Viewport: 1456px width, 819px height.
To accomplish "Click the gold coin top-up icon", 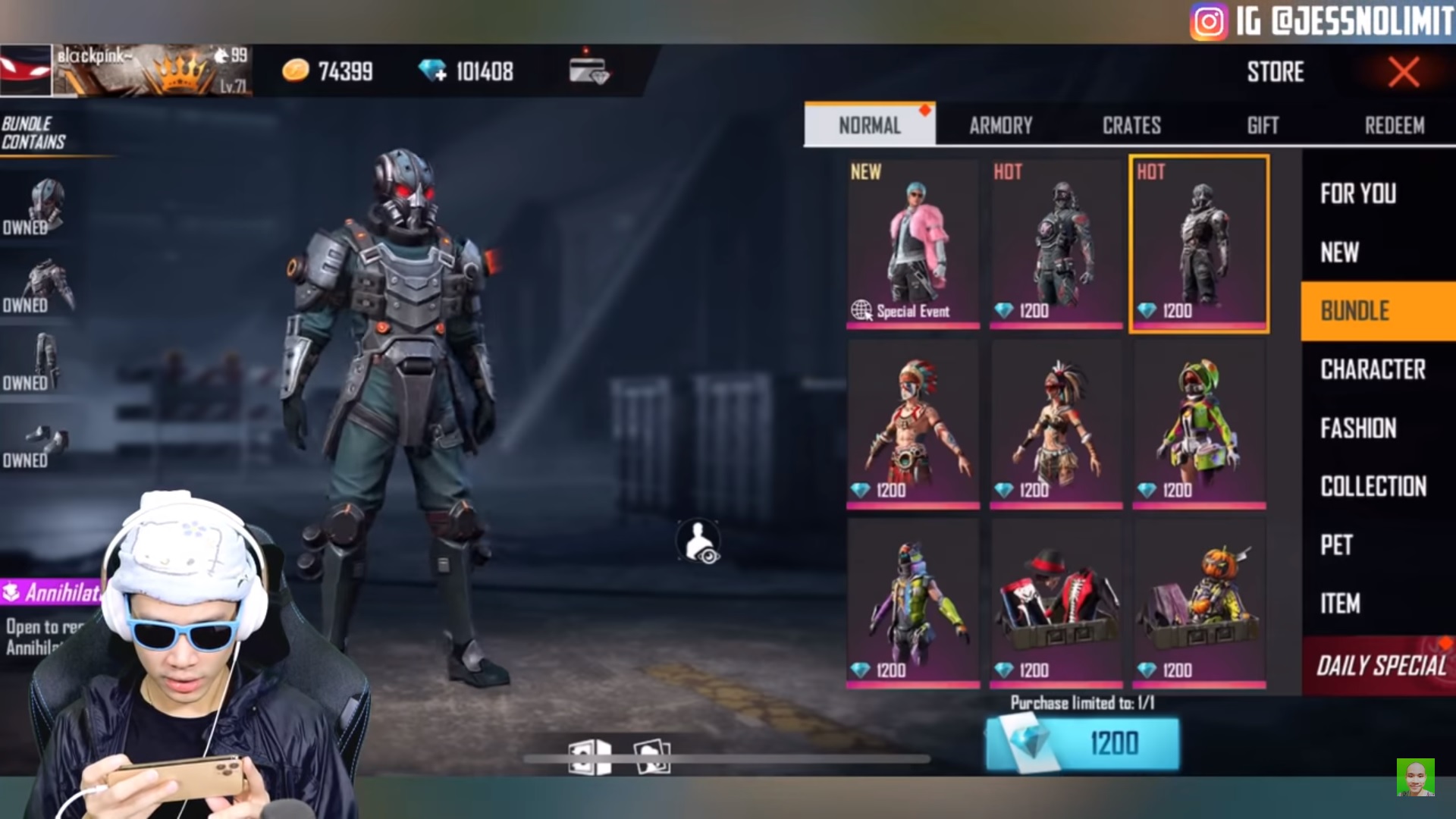I will [294, 72].
